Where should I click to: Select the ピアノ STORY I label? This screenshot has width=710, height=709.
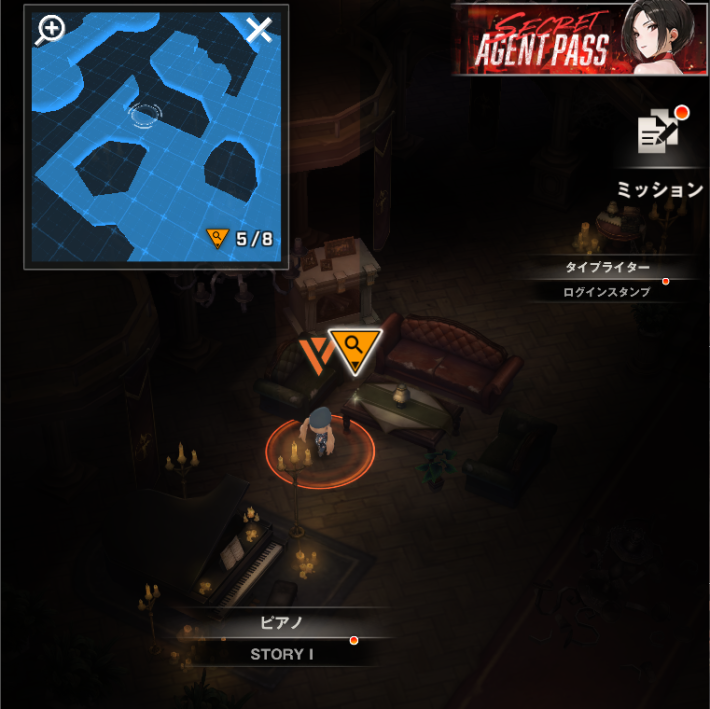click(281, 638)
